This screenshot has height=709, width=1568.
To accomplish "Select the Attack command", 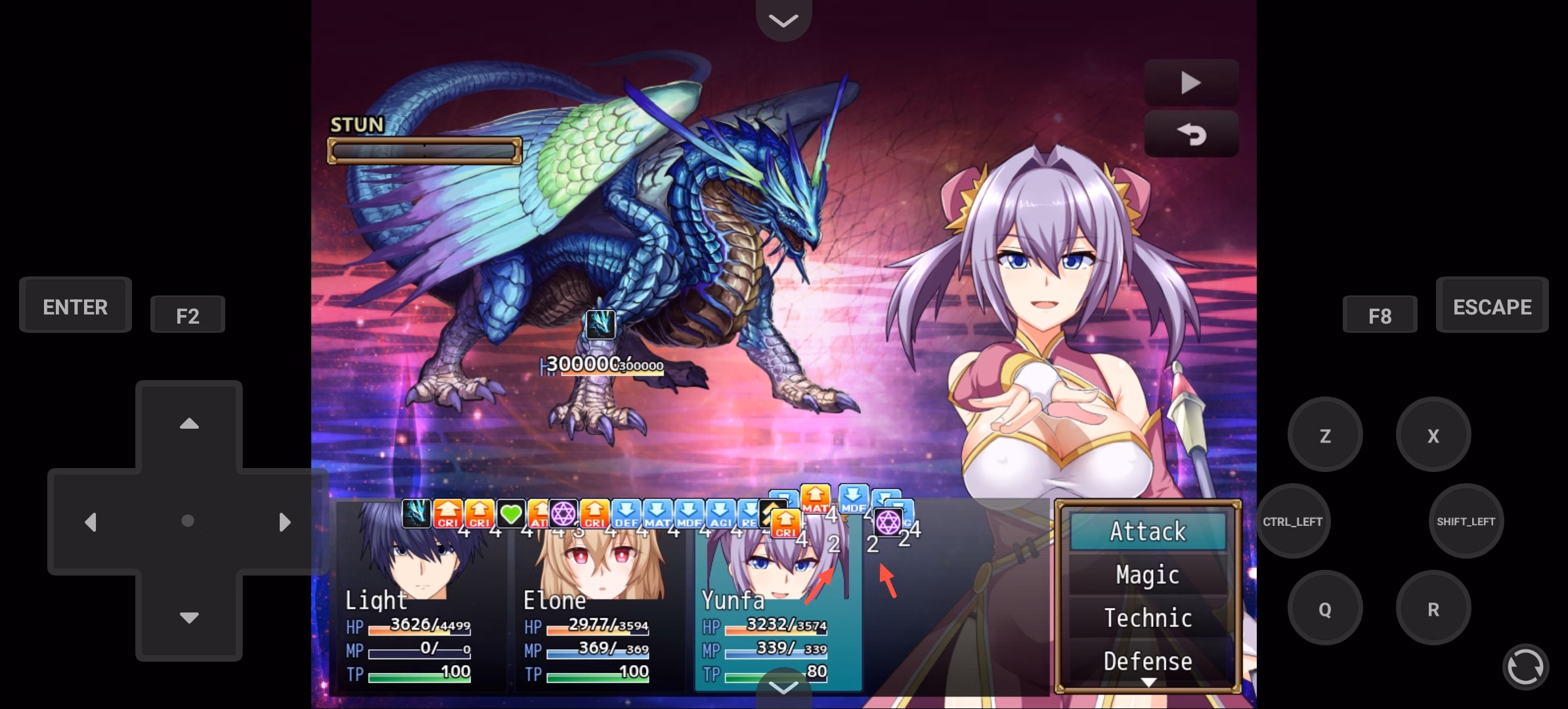I will click(x=1148, y=531).
